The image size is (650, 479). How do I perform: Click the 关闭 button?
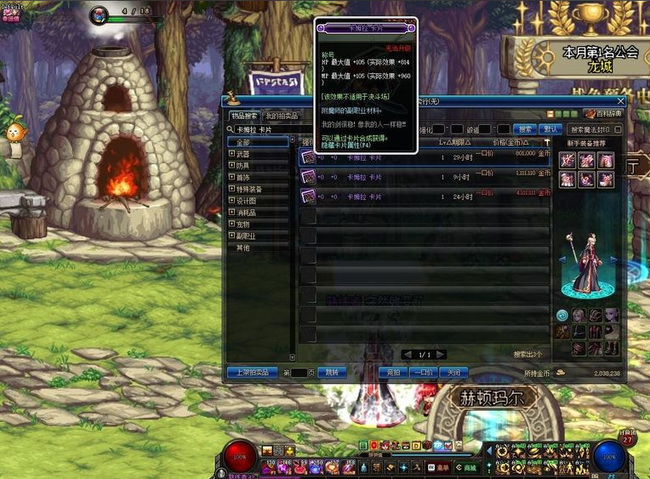point(456,372)
